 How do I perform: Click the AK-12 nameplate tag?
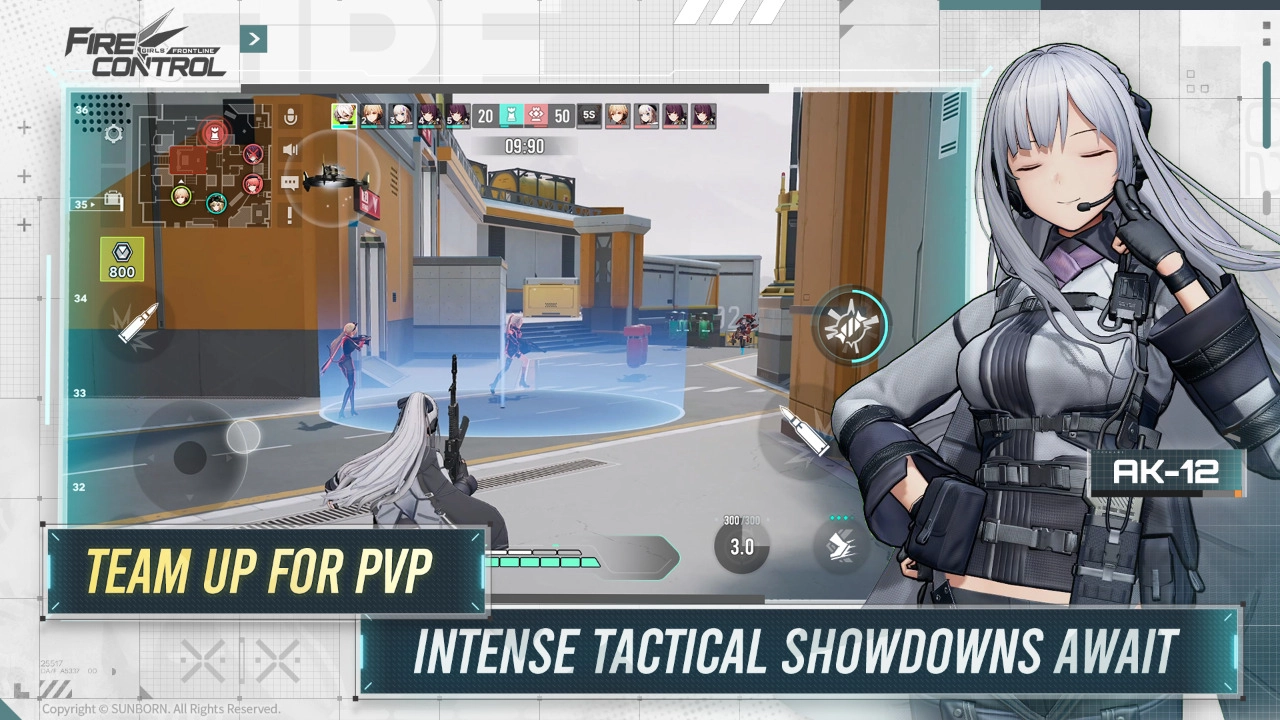(1166, 472)
